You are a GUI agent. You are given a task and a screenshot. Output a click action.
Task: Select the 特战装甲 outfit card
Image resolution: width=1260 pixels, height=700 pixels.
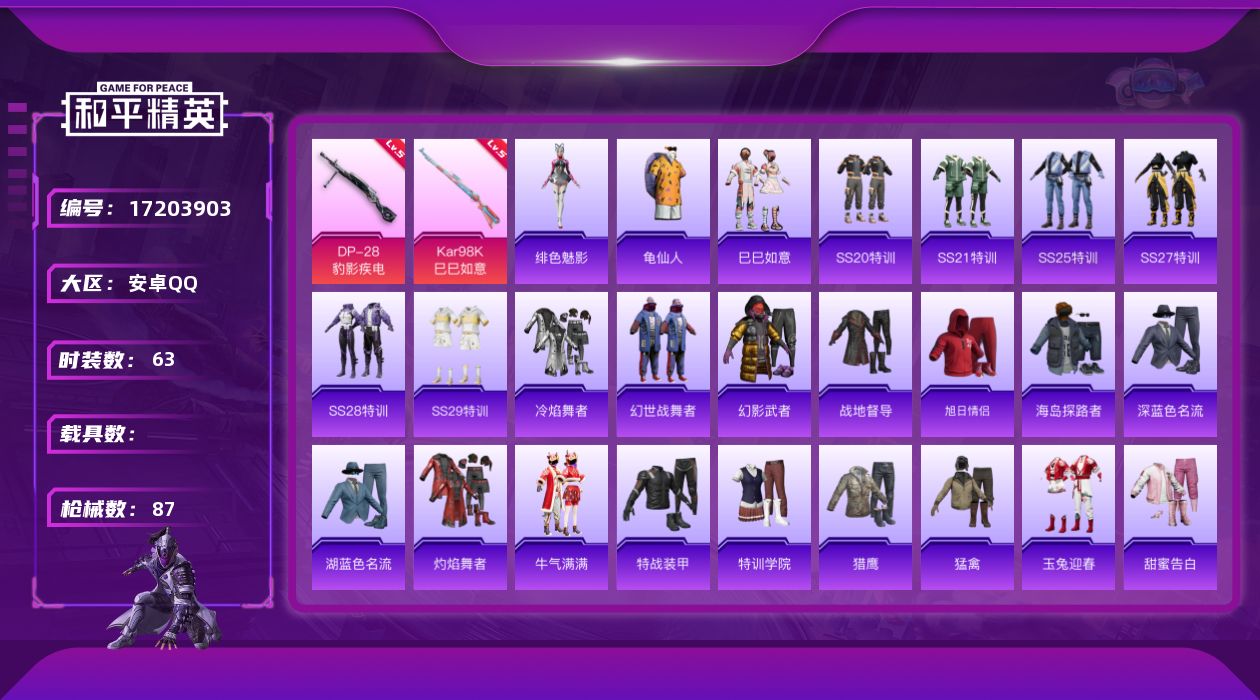tap(663, 517)
